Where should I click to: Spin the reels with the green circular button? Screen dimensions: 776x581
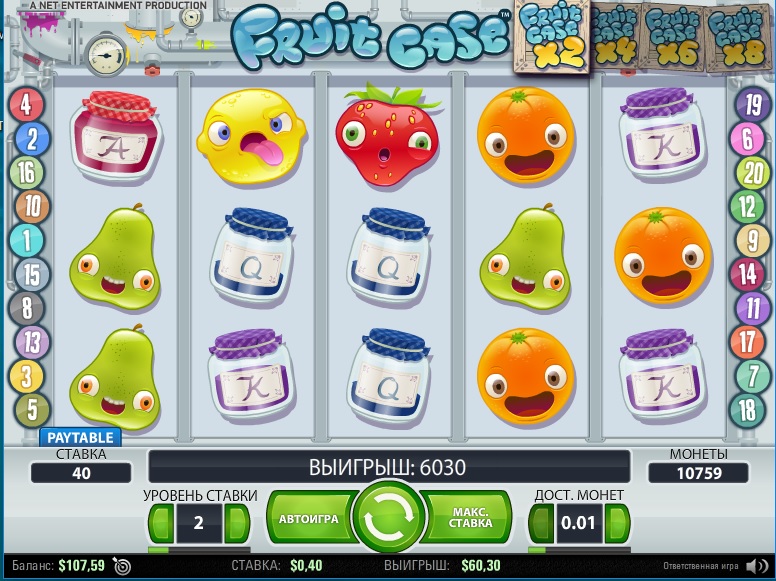click(x=390, y=519)
